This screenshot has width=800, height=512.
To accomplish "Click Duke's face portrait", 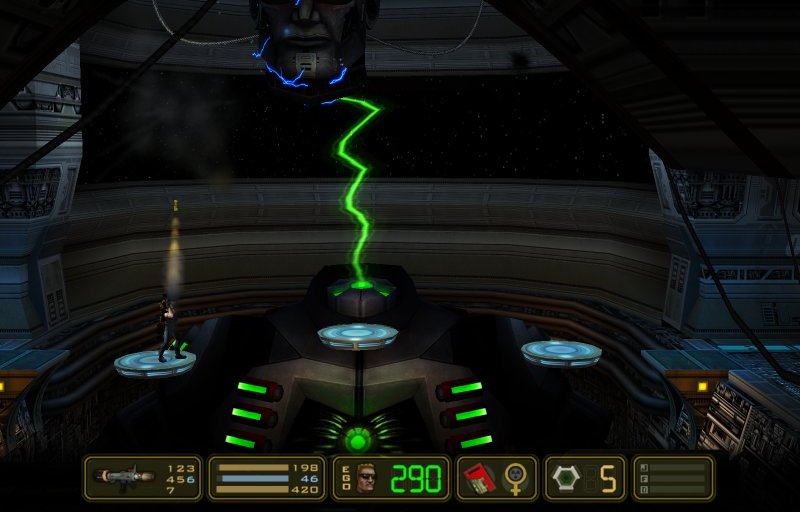I will pyautogui.click(x=369, y=479).
